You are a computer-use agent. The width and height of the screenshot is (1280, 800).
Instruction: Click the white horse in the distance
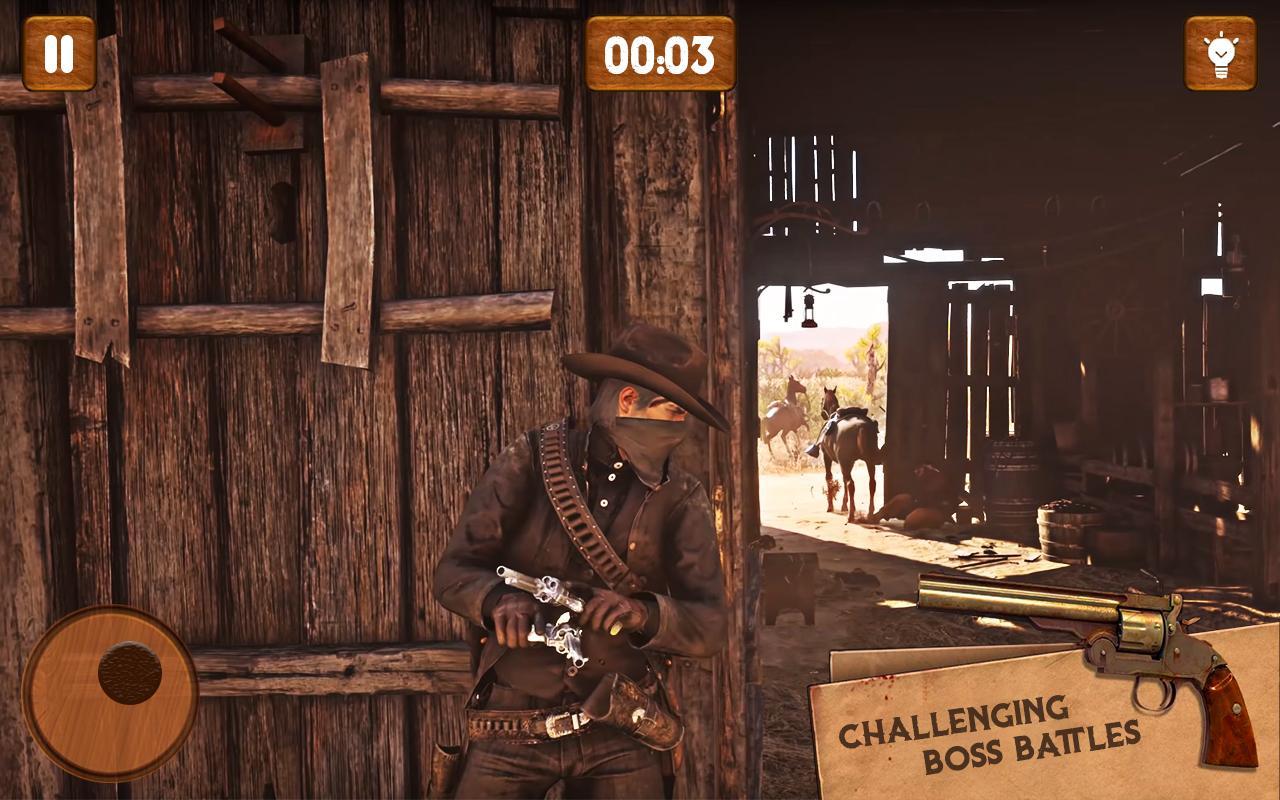pyautogui.click(x=785, y=420)
